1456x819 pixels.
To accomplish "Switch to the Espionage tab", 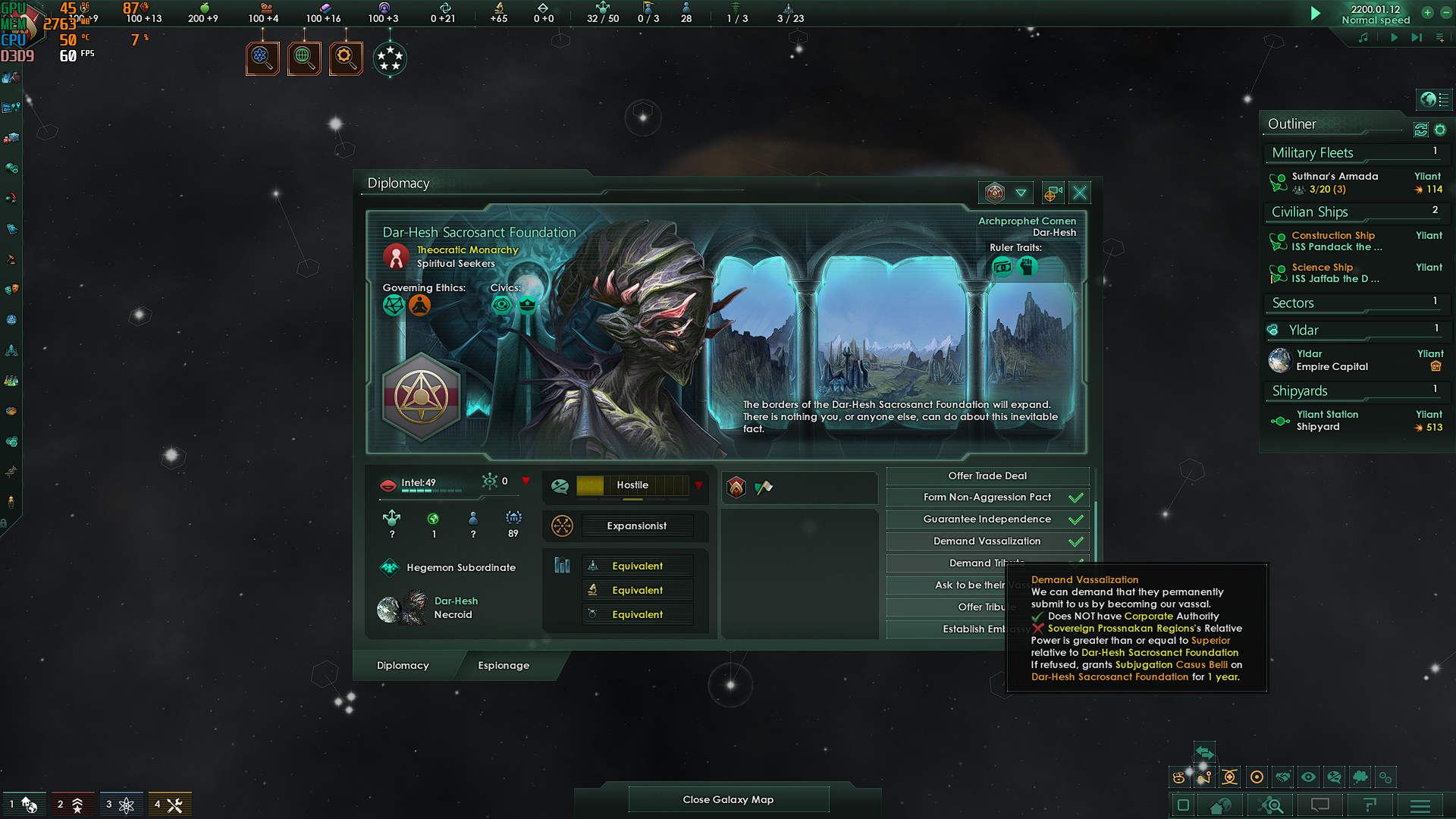I will coord(504,666).
